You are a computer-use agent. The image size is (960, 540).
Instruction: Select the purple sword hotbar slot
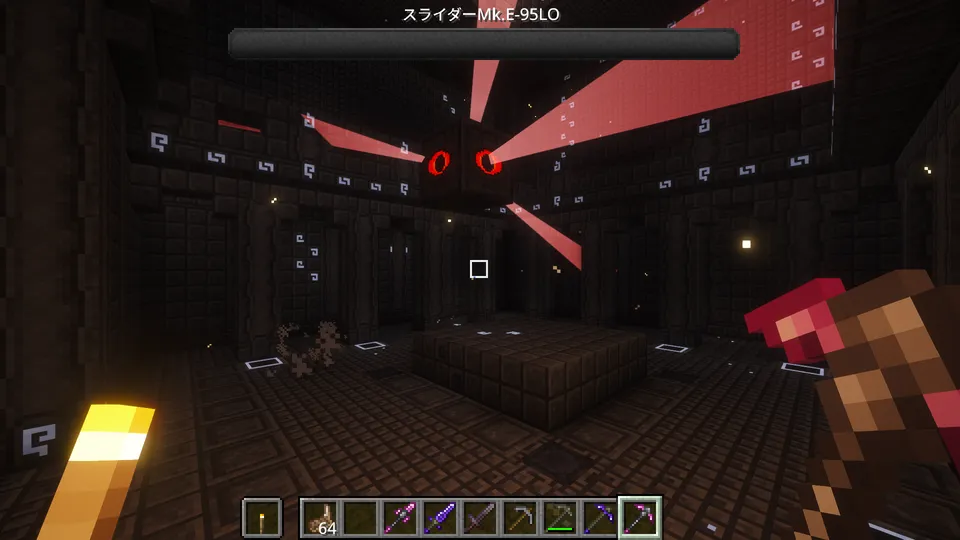pos(440,518)
